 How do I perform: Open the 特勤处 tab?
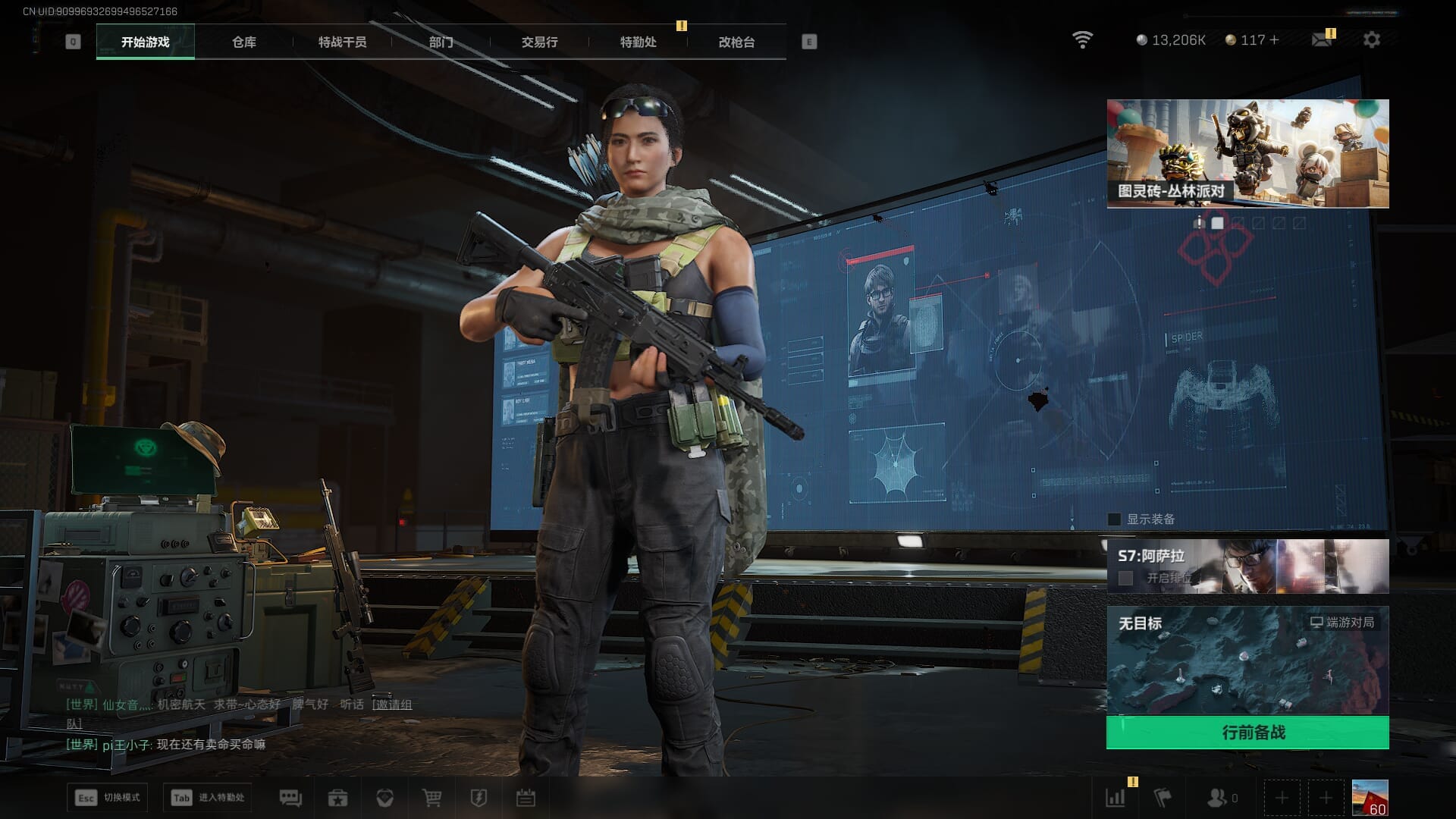click(638, 42)
